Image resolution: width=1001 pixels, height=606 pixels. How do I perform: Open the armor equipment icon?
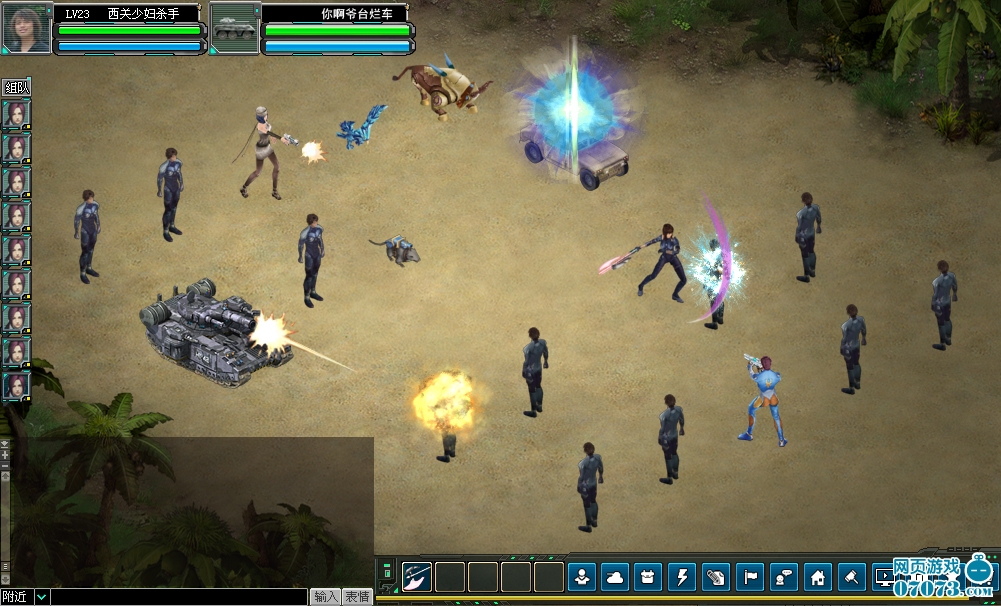click(649, 577)
